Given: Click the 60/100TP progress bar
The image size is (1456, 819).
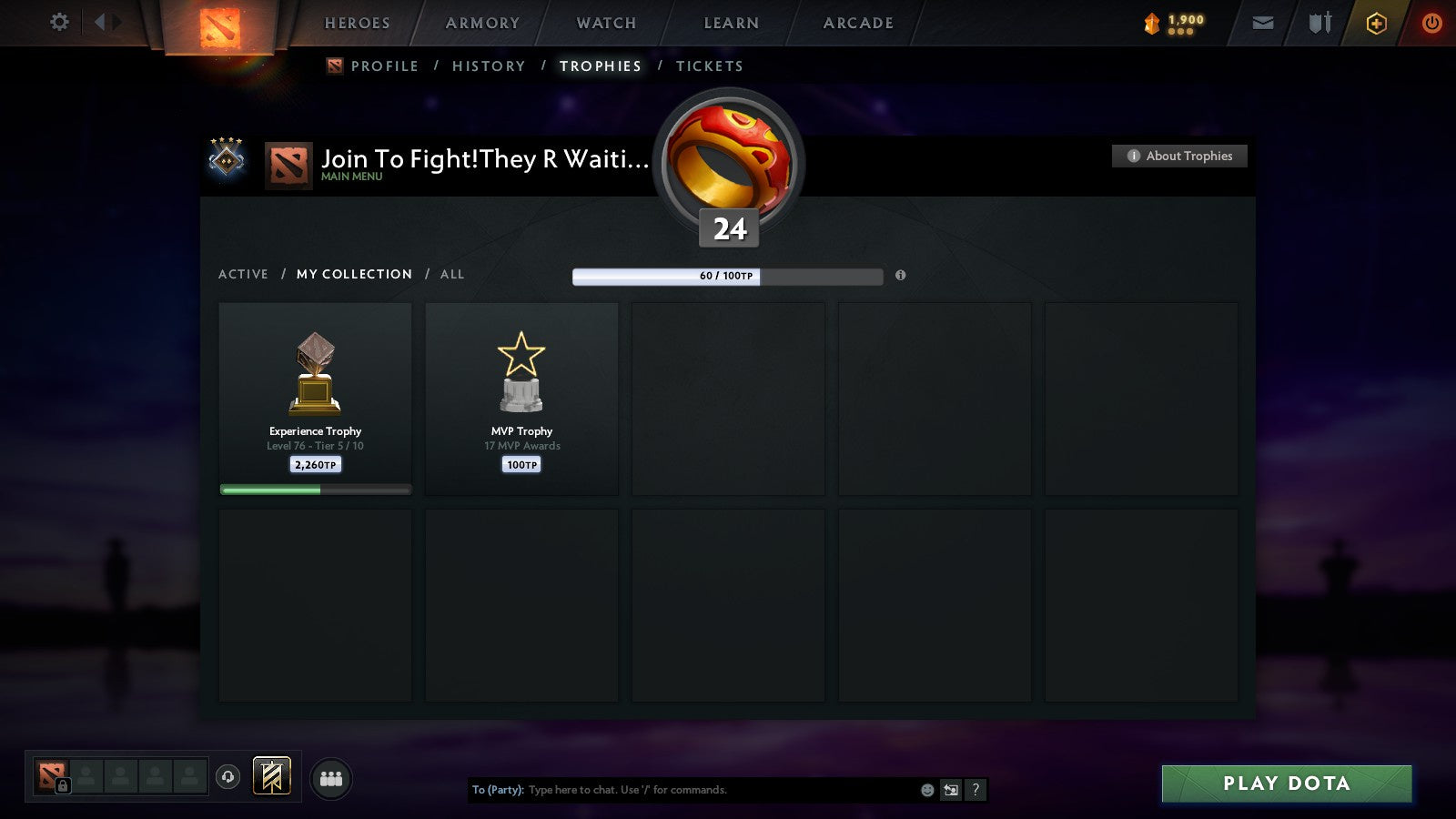Looking at the screenshot, I should 727,276.
